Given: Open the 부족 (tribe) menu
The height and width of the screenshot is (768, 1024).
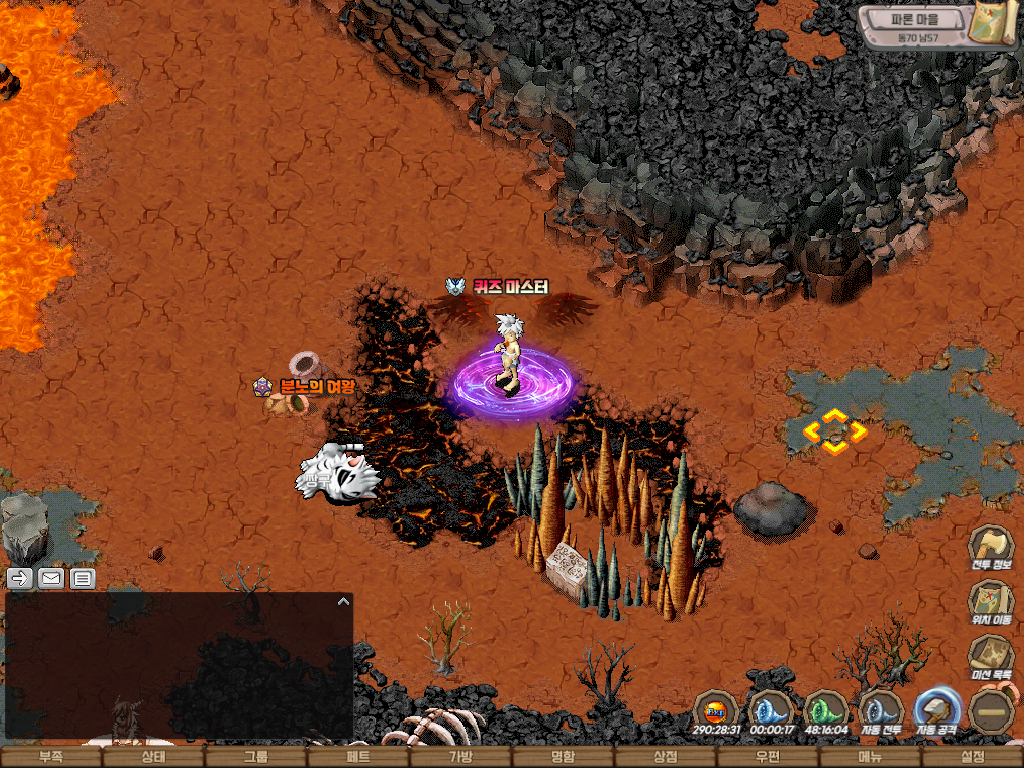Looking at the screenshot, I should point(51,757).
